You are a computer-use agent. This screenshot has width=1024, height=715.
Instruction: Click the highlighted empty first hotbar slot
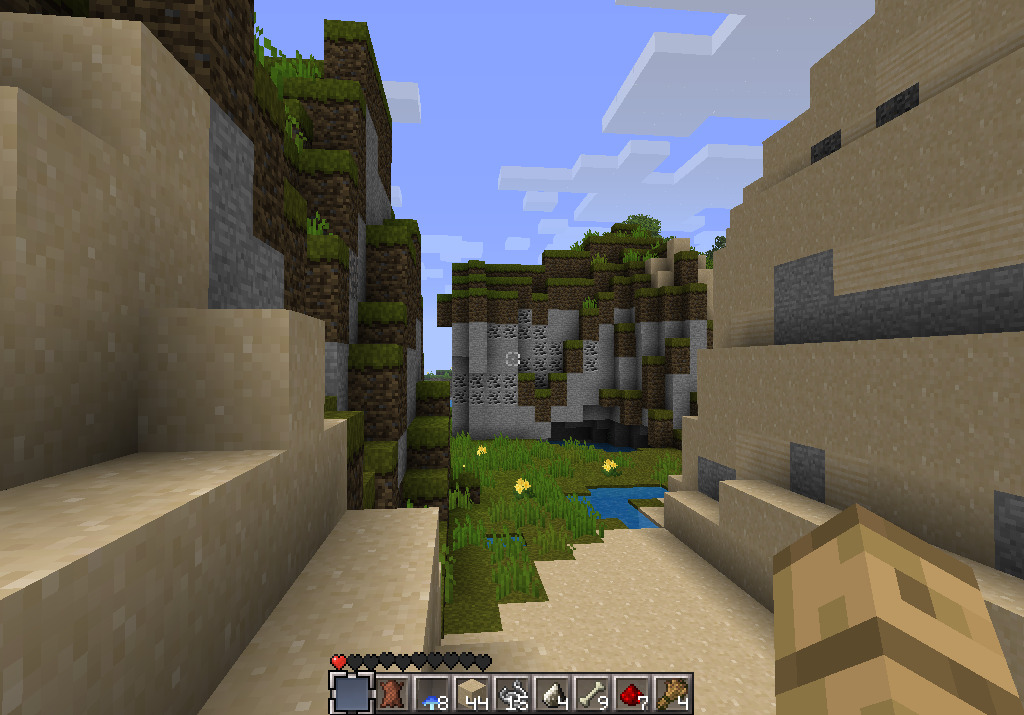pos(352,692)
